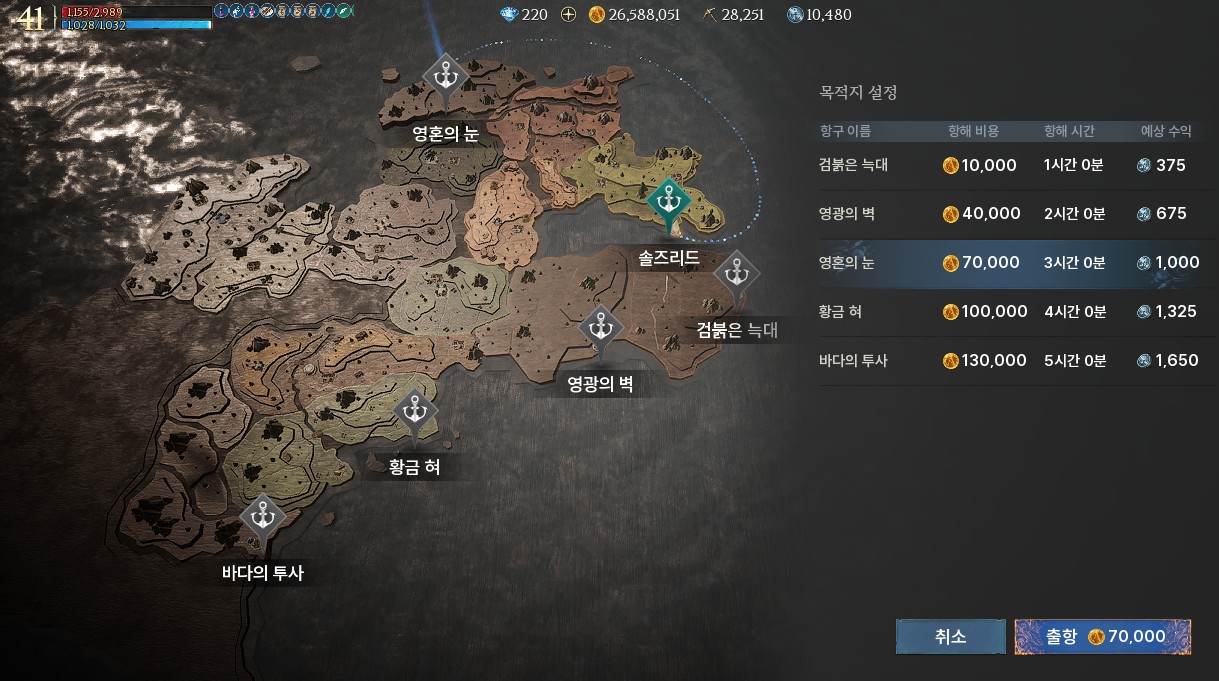Select the teal 솔즈리드 port marker
Viewport: 1219px width, 681px height.
(669, 201)
